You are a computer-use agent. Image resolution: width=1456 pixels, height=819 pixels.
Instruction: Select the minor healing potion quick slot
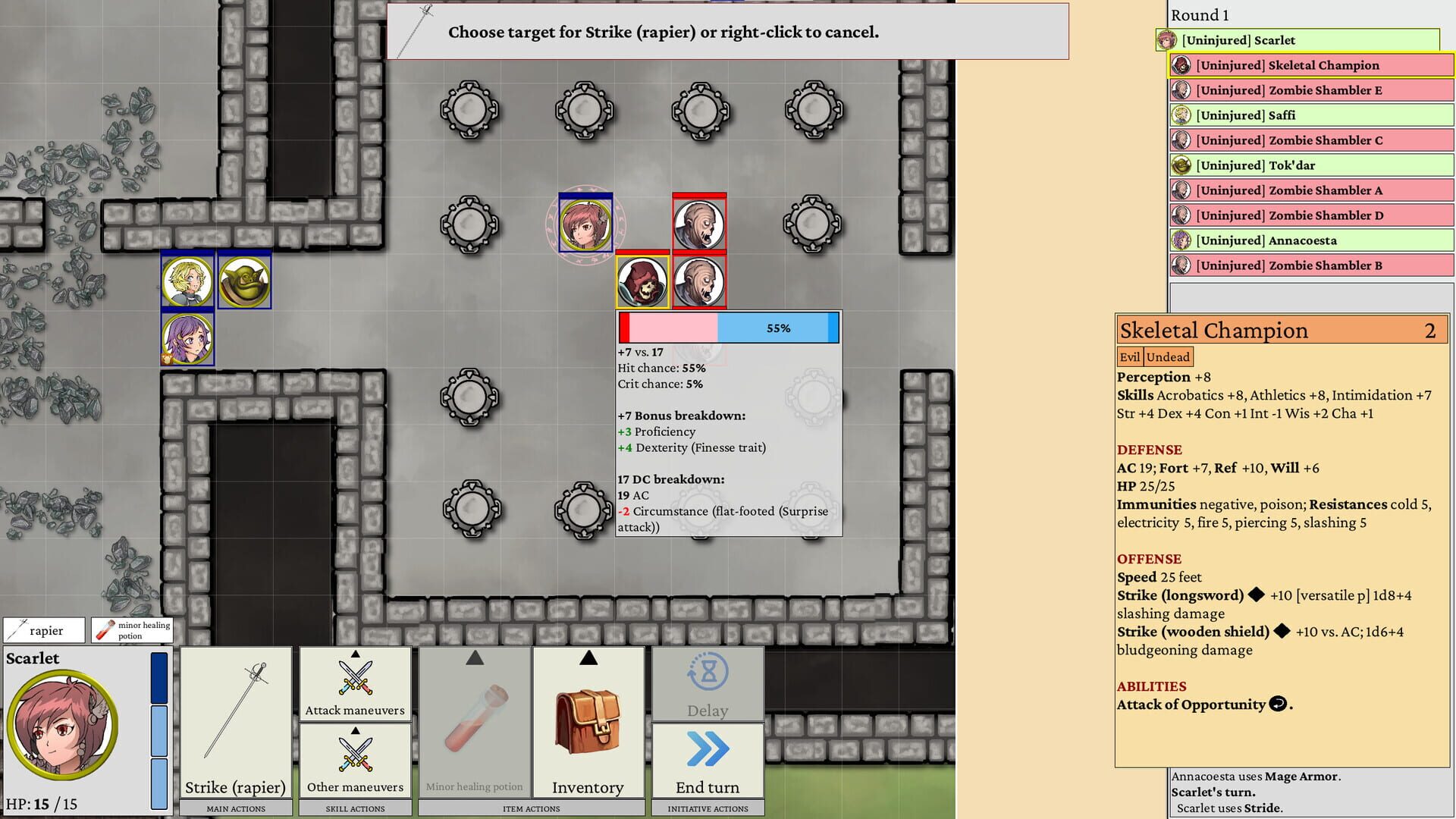(x=131, y=629)
